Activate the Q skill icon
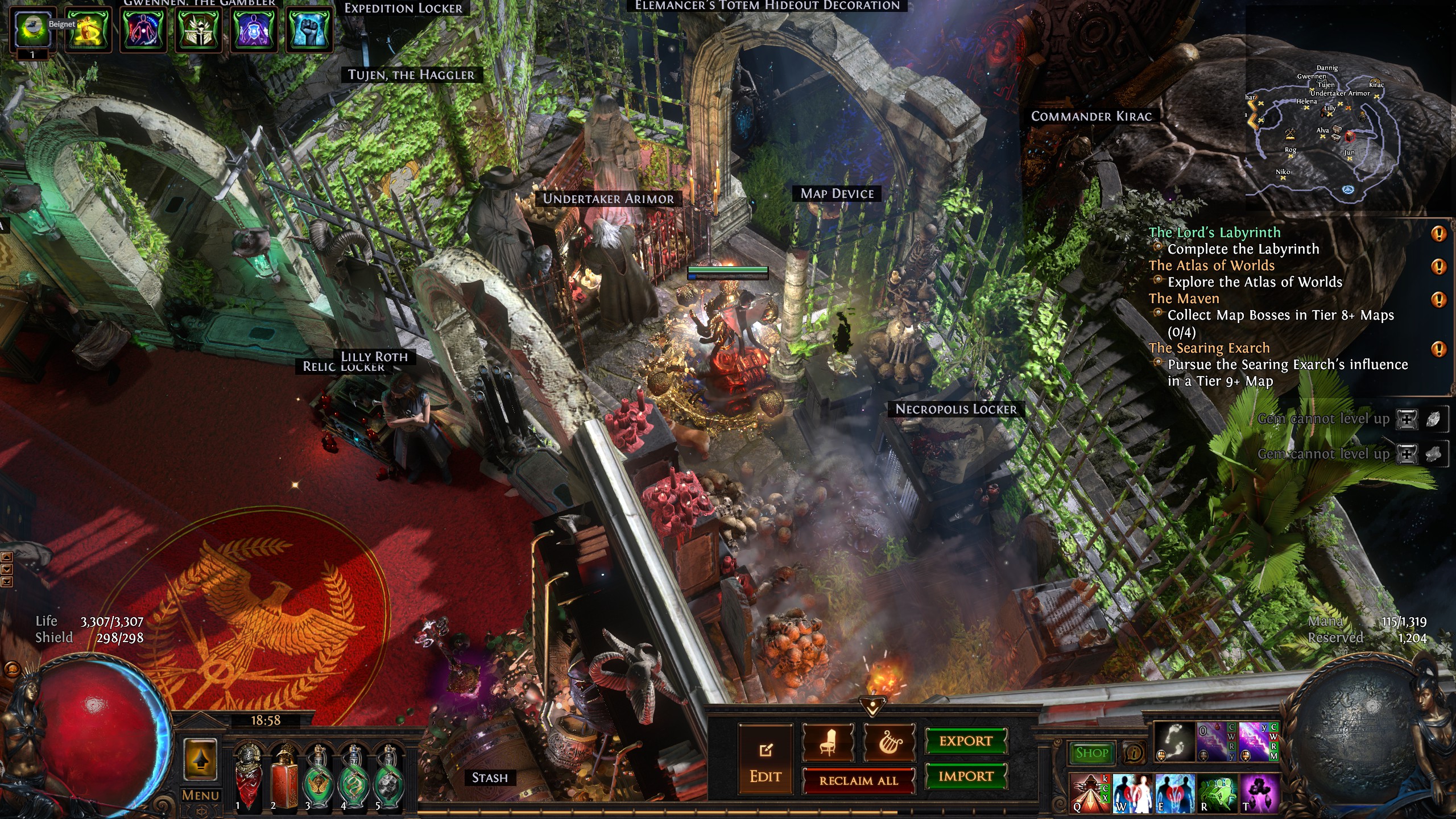Image resolution: width=1456 pixels, height=819 pixels. pyautogui.click(x=1089, y=793)
